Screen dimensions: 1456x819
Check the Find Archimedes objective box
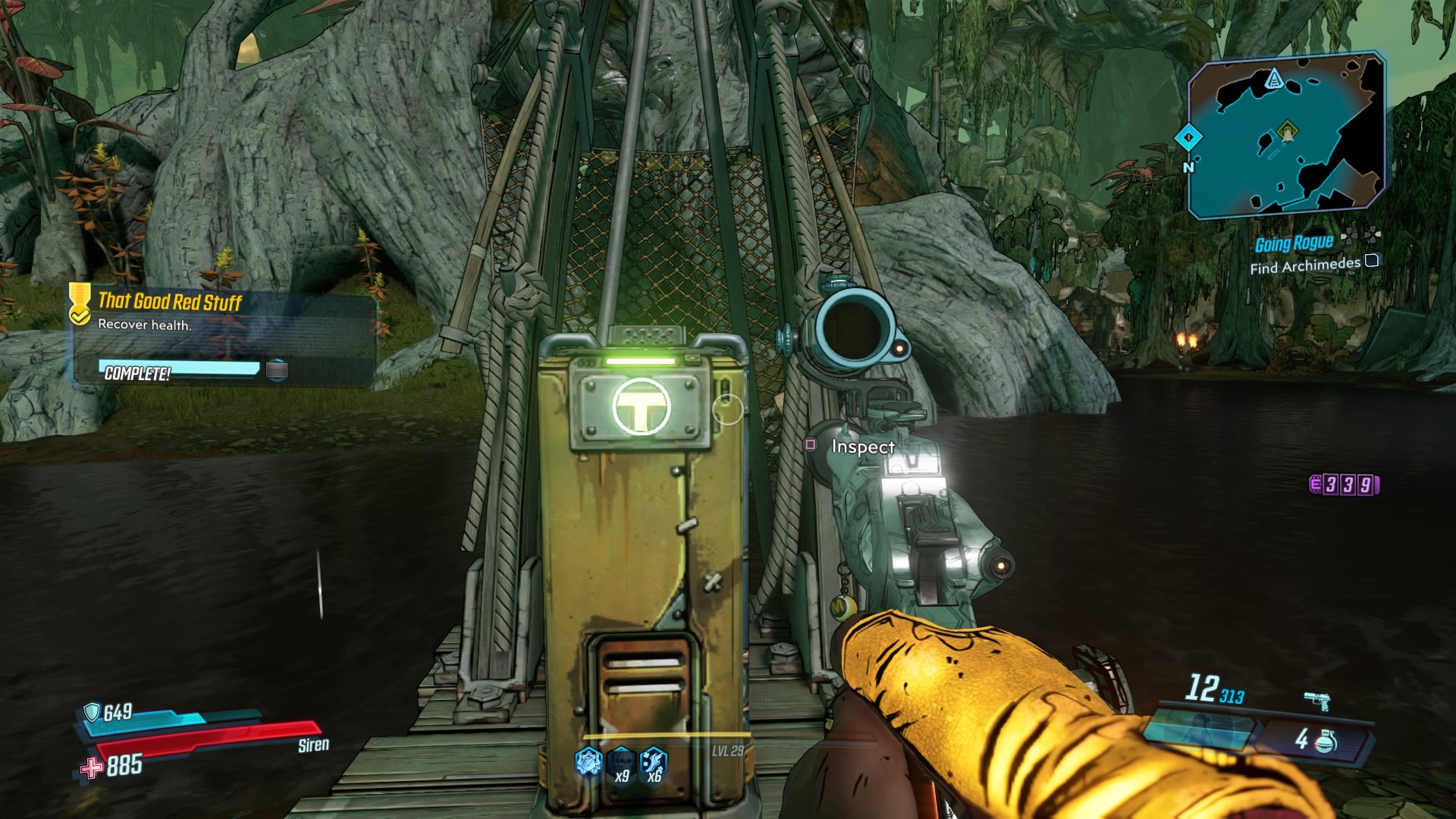(x=1372, y=261)
